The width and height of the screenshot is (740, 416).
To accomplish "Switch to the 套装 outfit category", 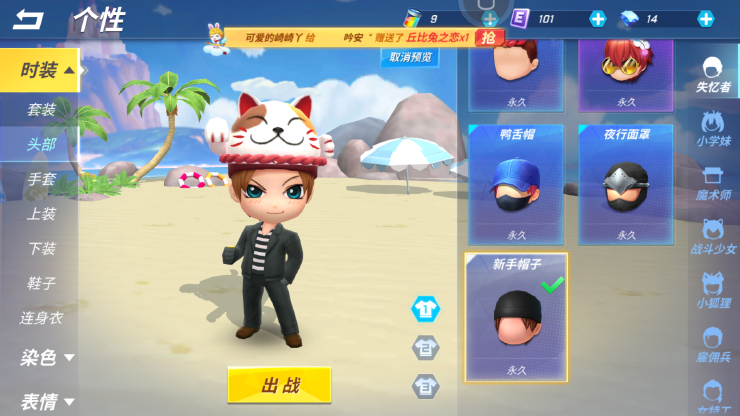I will [41, 109].
